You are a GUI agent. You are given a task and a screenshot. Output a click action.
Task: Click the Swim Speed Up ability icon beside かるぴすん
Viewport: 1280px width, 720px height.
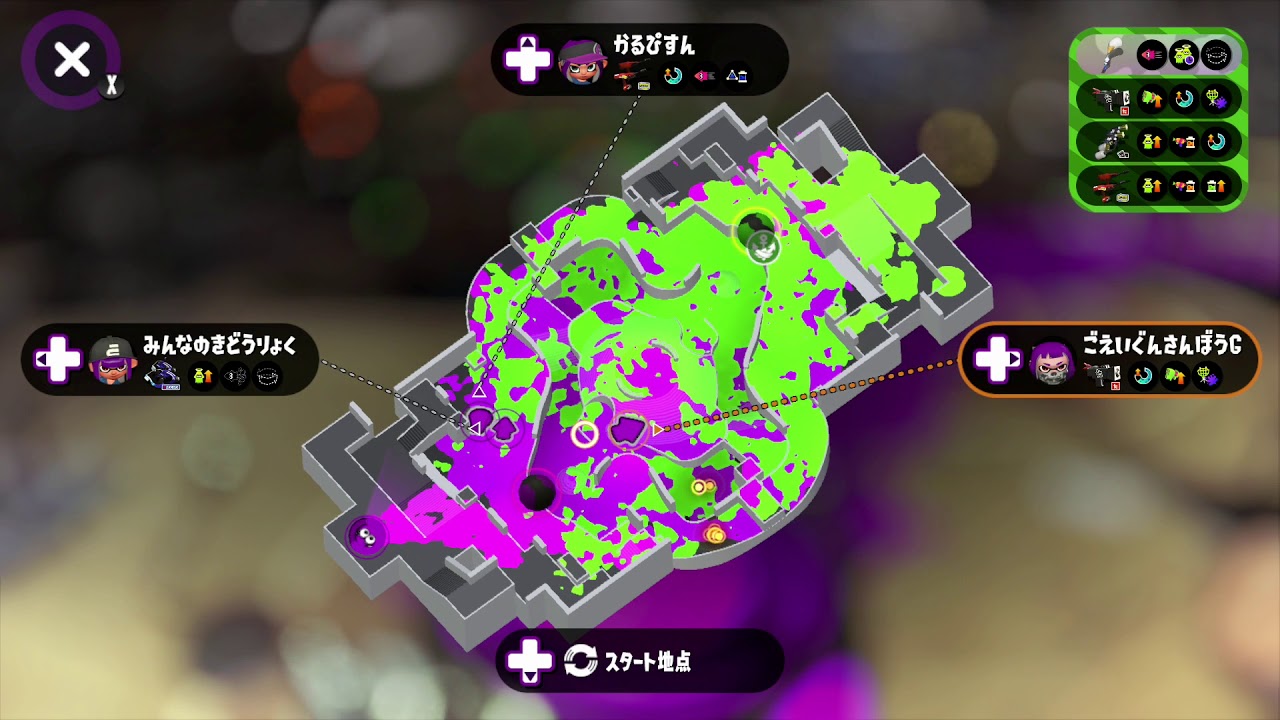pyautogui.click(x=673, y=76)
